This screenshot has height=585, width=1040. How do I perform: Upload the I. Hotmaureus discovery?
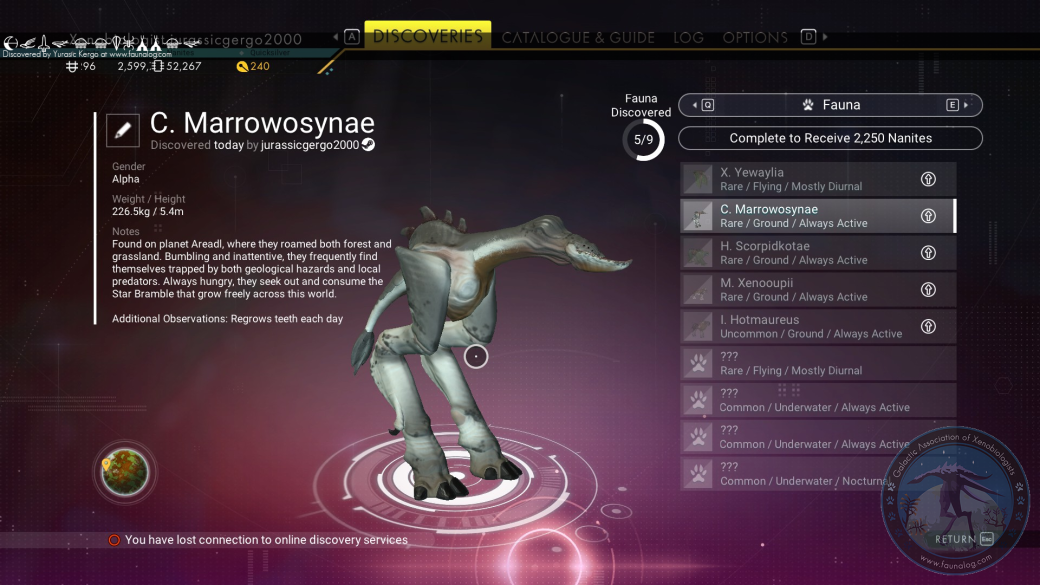tap(928, 326)
